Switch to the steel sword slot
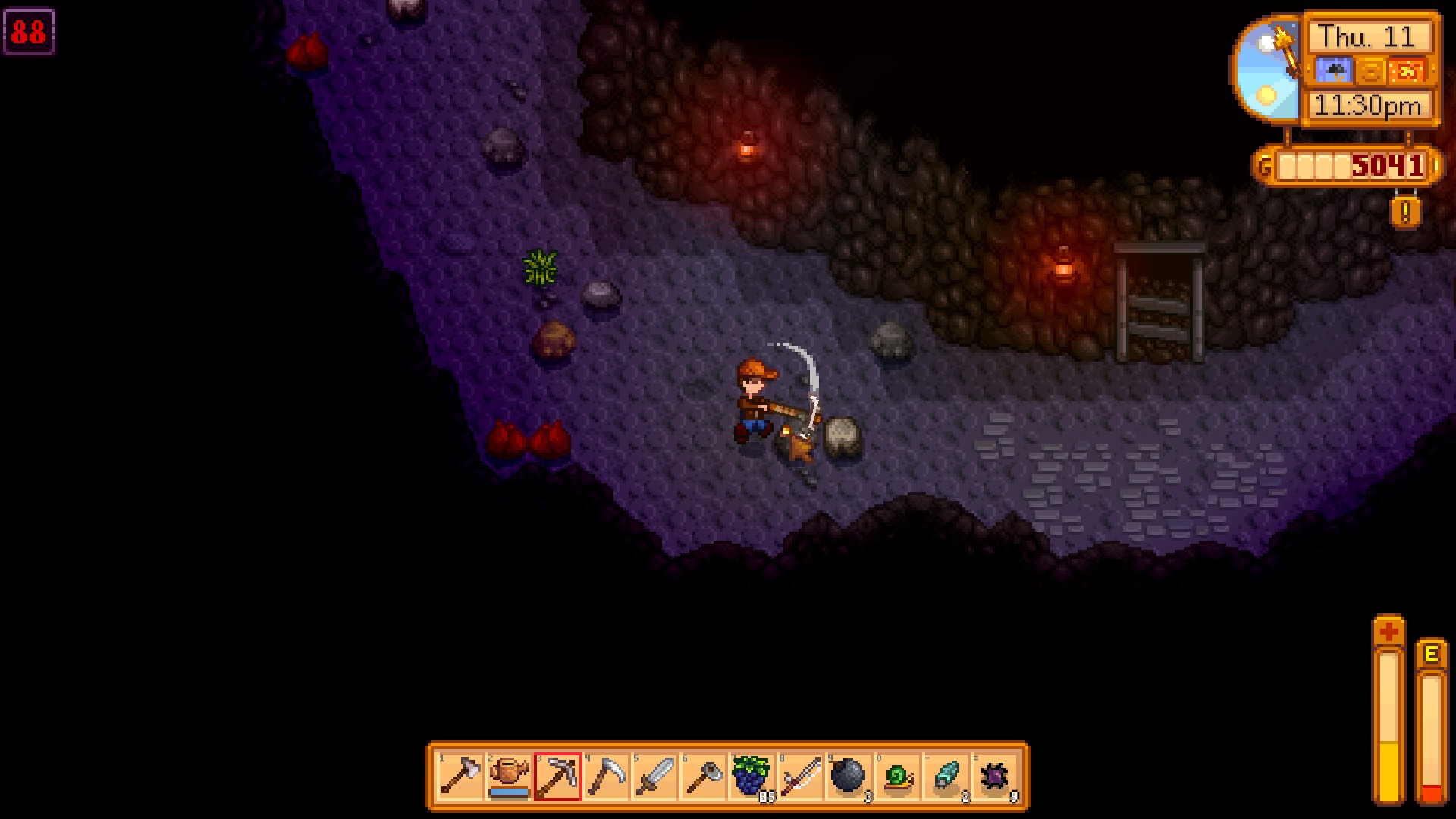Image resolution: width=1456 pixels, height=819 pixels. [654, 777]
